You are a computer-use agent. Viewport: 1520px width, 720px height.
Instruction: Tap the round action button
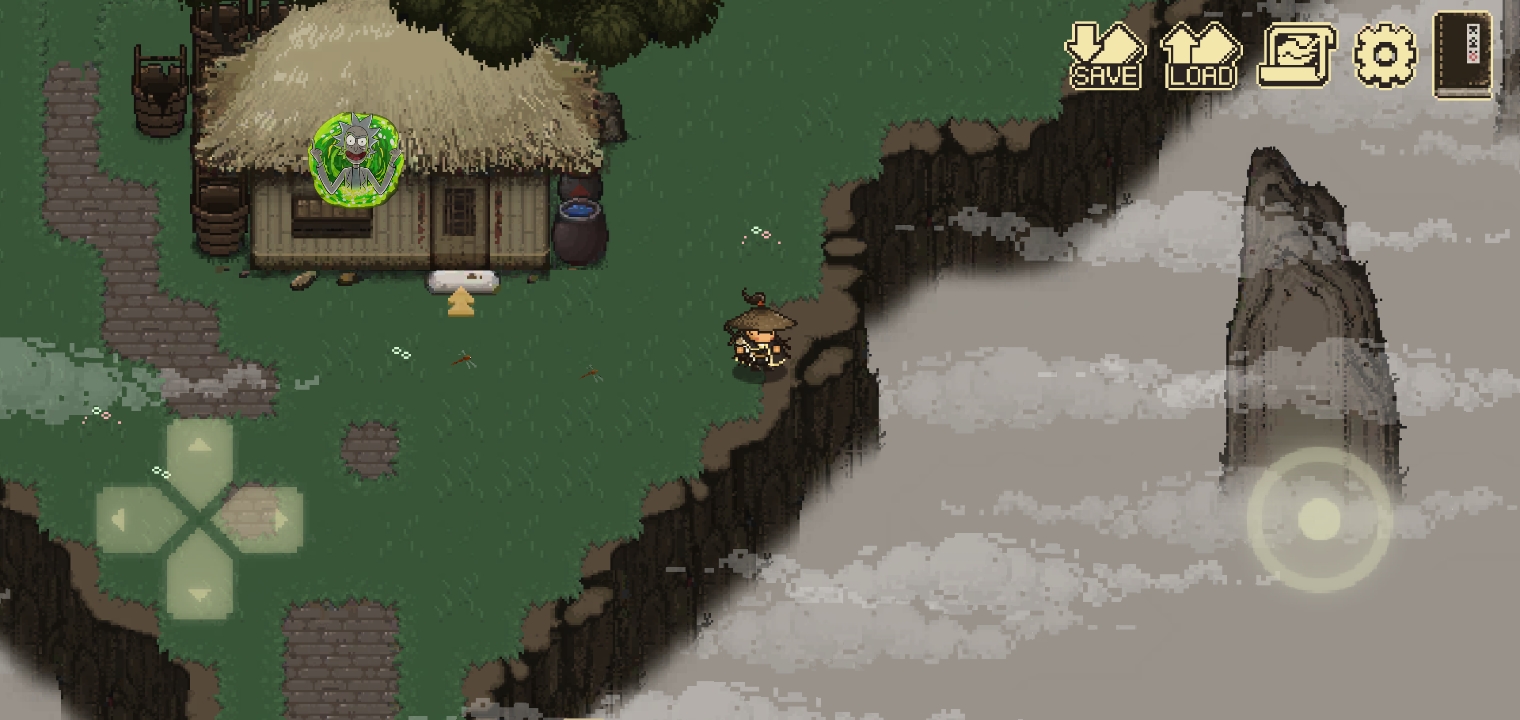pyautogui.click(x=1319, y=519)
